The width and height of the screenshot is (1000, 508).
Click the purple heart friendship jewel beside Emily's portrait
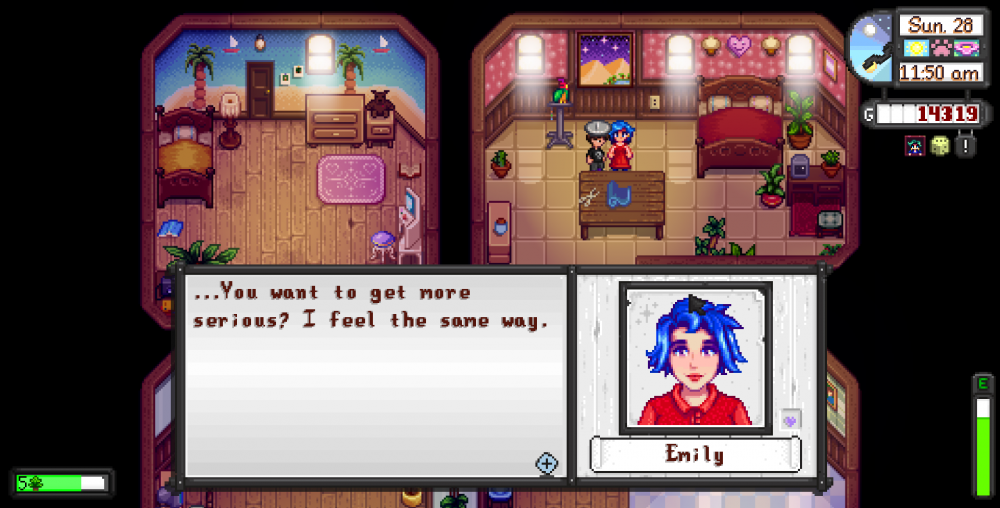[789, 421]
